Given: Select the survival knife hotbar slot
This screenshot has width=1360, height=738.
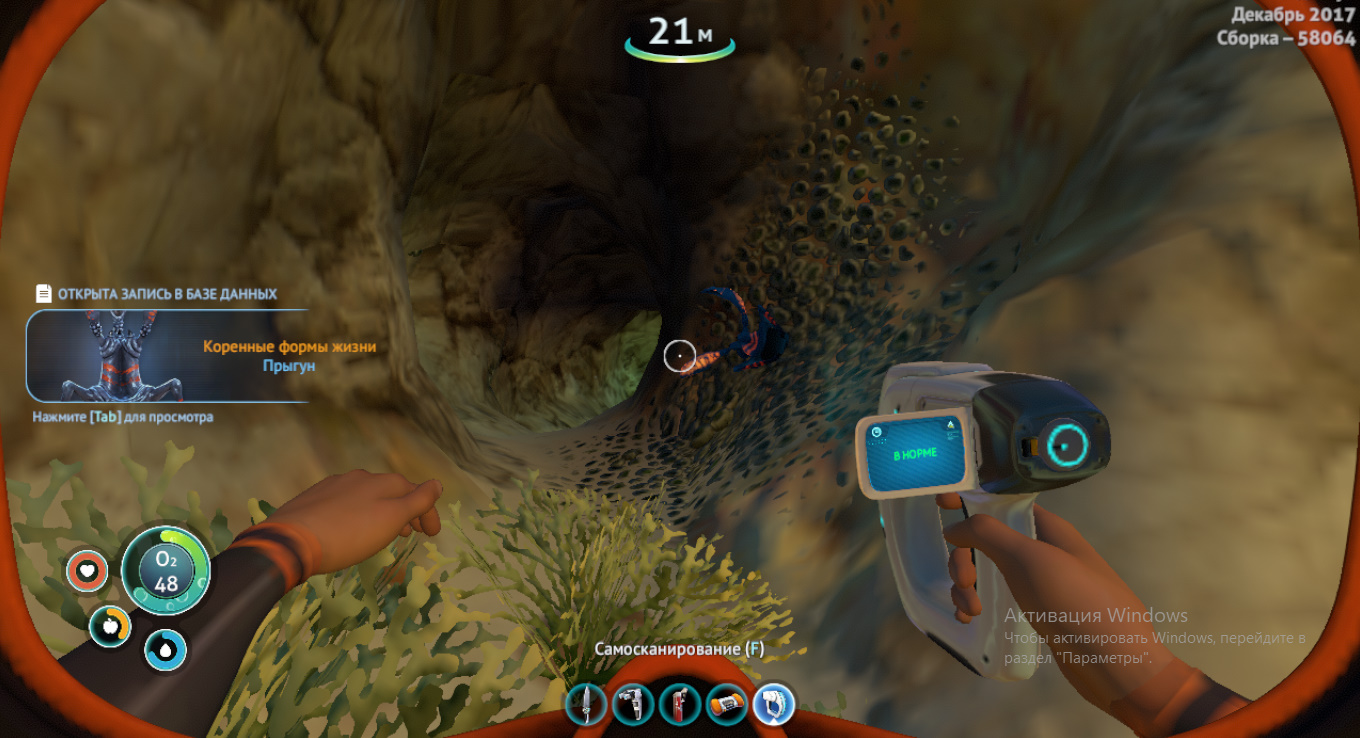Looking at the screenshot, I should coord(585,704).
